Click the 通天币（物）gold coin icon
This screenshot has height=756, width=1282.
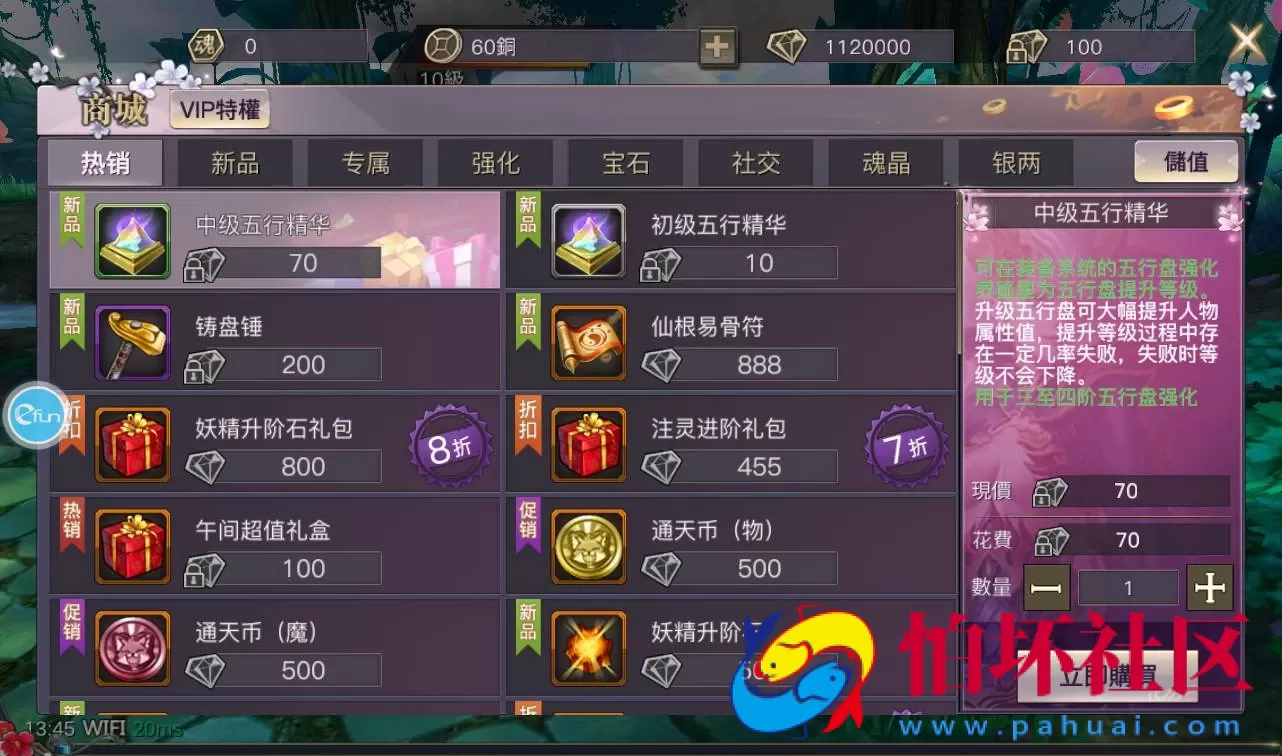pyautogui.click(x=588, y=545)
